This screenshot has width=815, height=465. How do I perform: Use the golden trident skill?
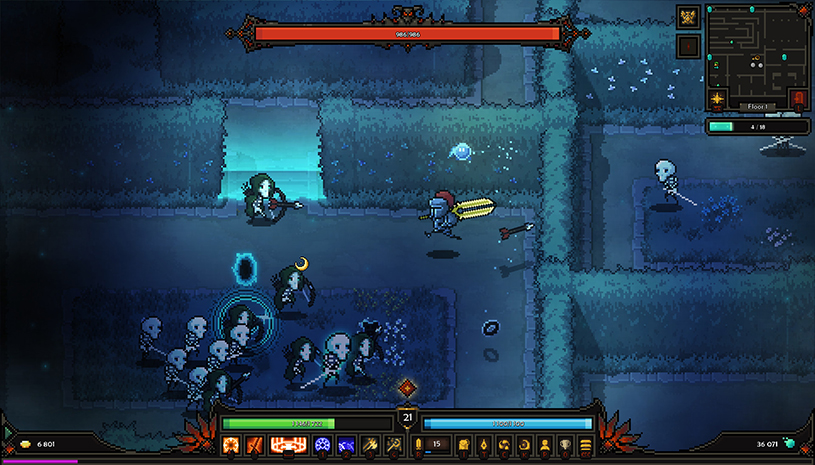click(x=369, y=444)
